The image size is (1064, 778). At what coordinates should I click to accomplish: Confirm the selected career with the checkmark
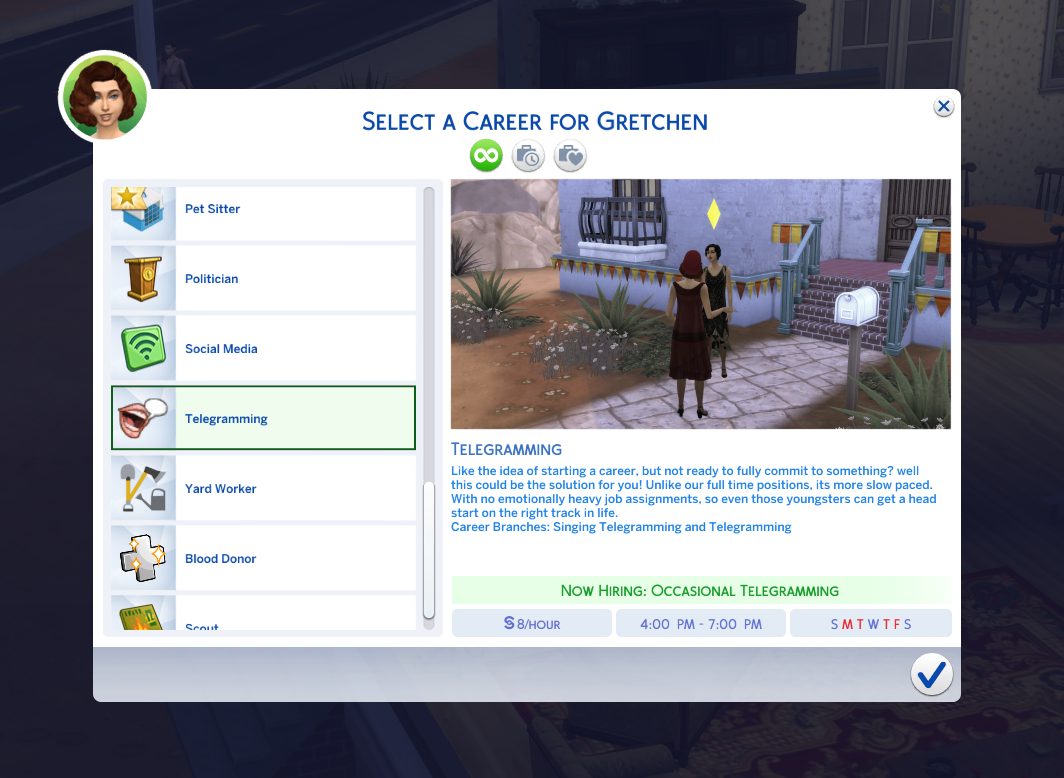[931, 676]
